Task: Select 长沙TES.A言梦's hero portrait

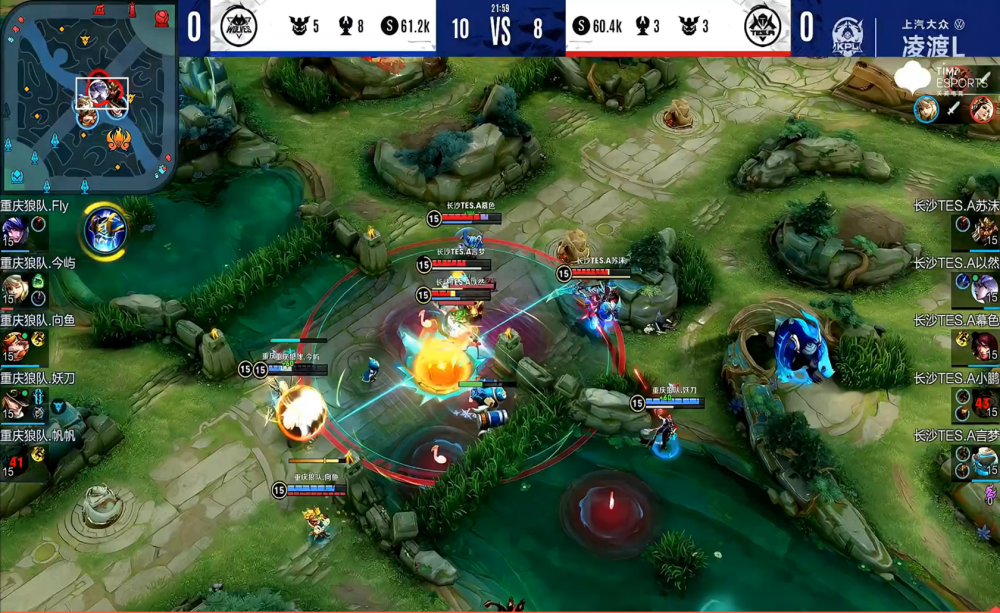Action: (985, 461)
